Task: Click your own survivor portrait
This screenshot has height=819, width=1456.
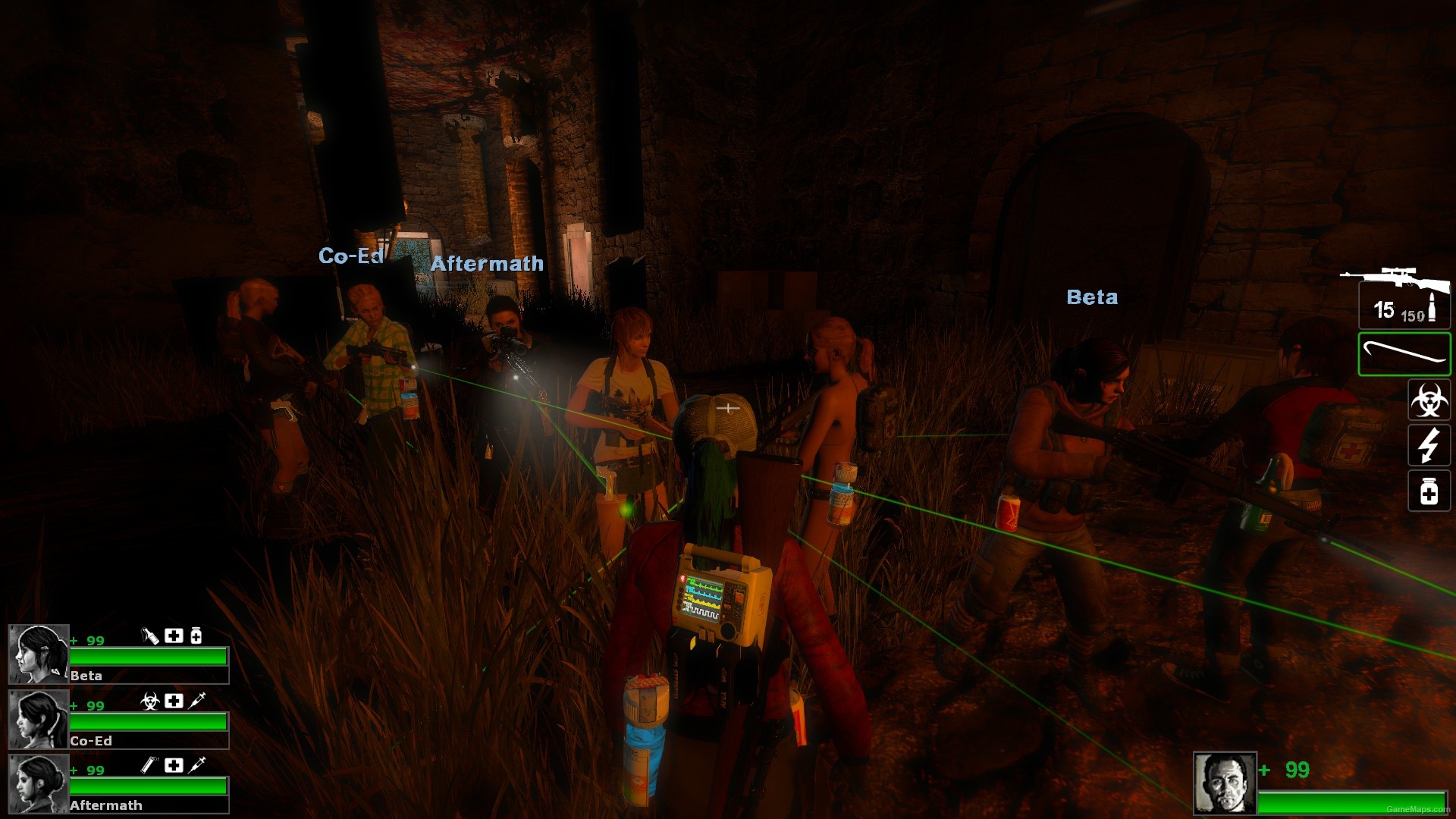Action: pyautogui.click(x=1225, y=783)
